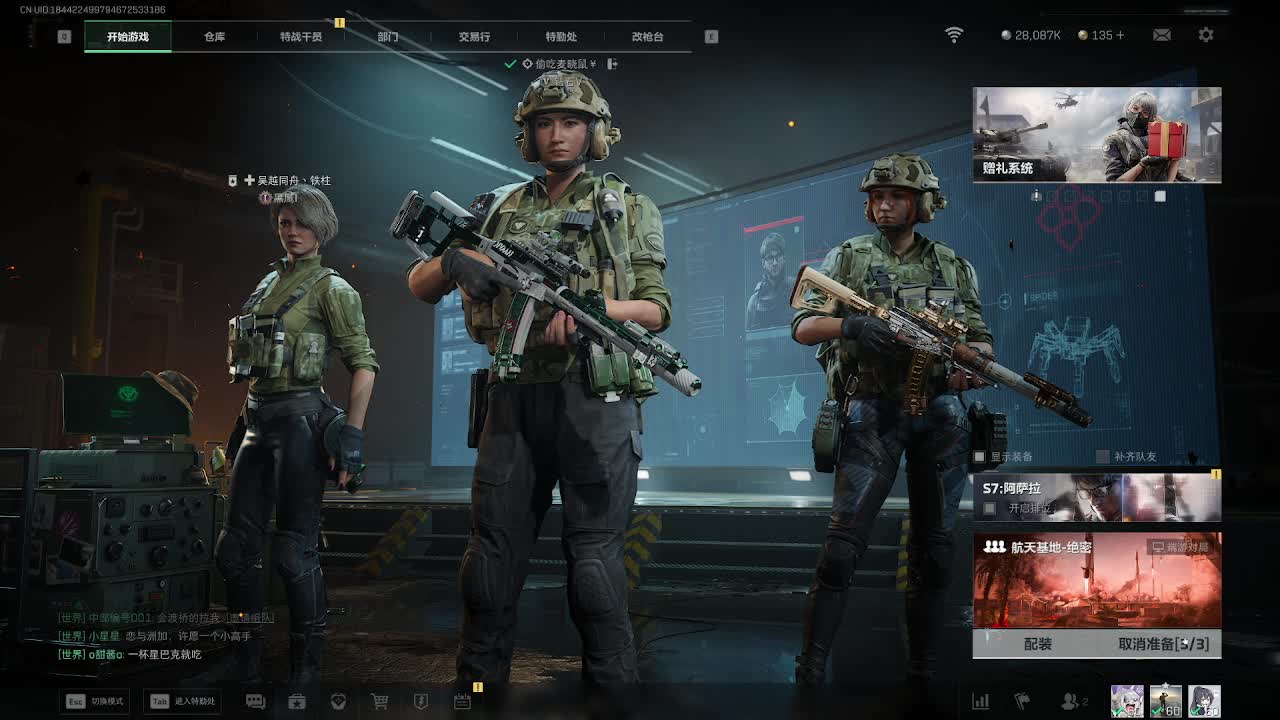Toggle the 显示装备 checkbox
Screen dimensions: 1280x720
[x=980, y=457]
